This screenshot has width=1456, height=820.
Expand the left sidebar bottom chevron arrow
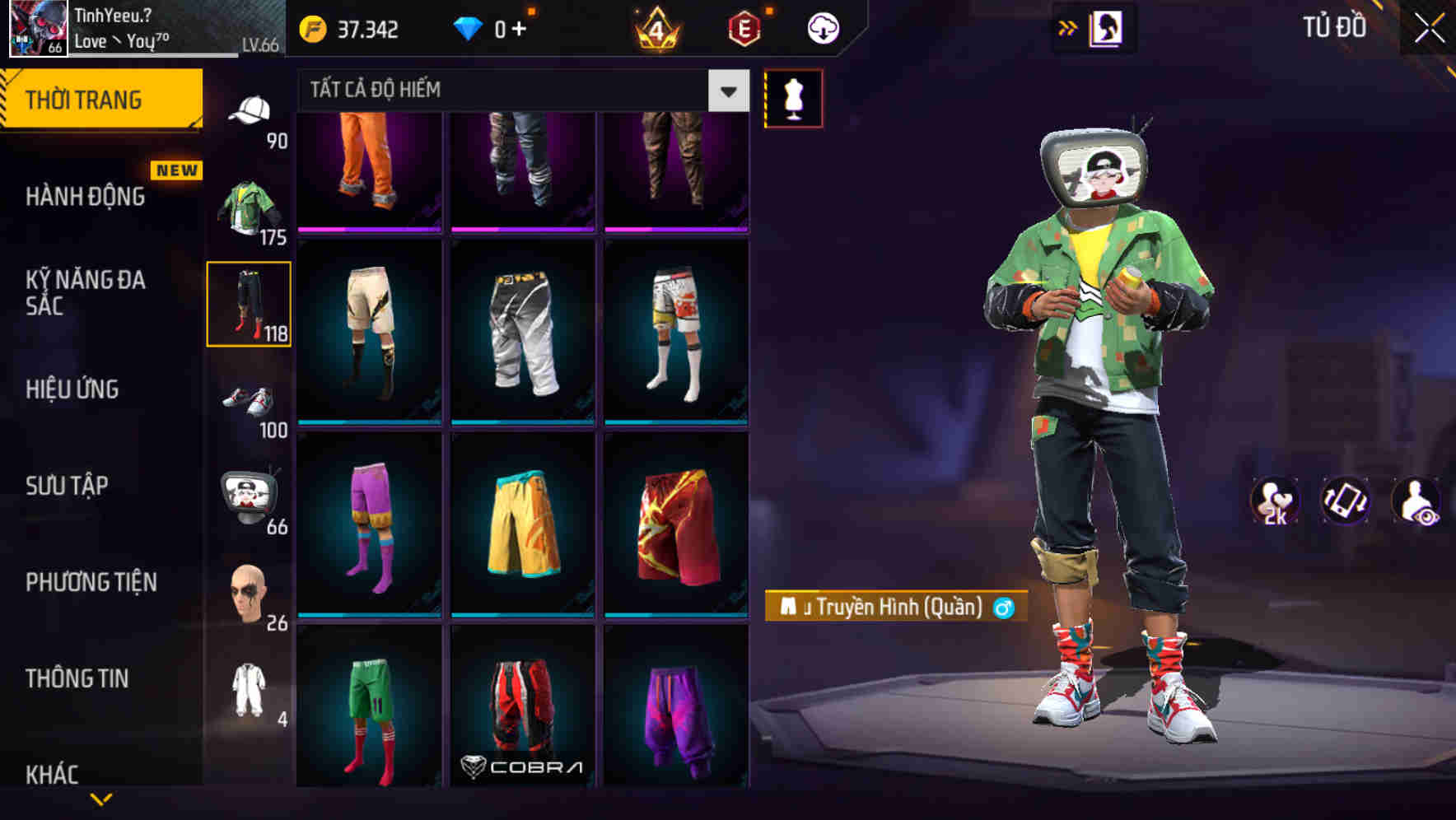click(101, 797)
